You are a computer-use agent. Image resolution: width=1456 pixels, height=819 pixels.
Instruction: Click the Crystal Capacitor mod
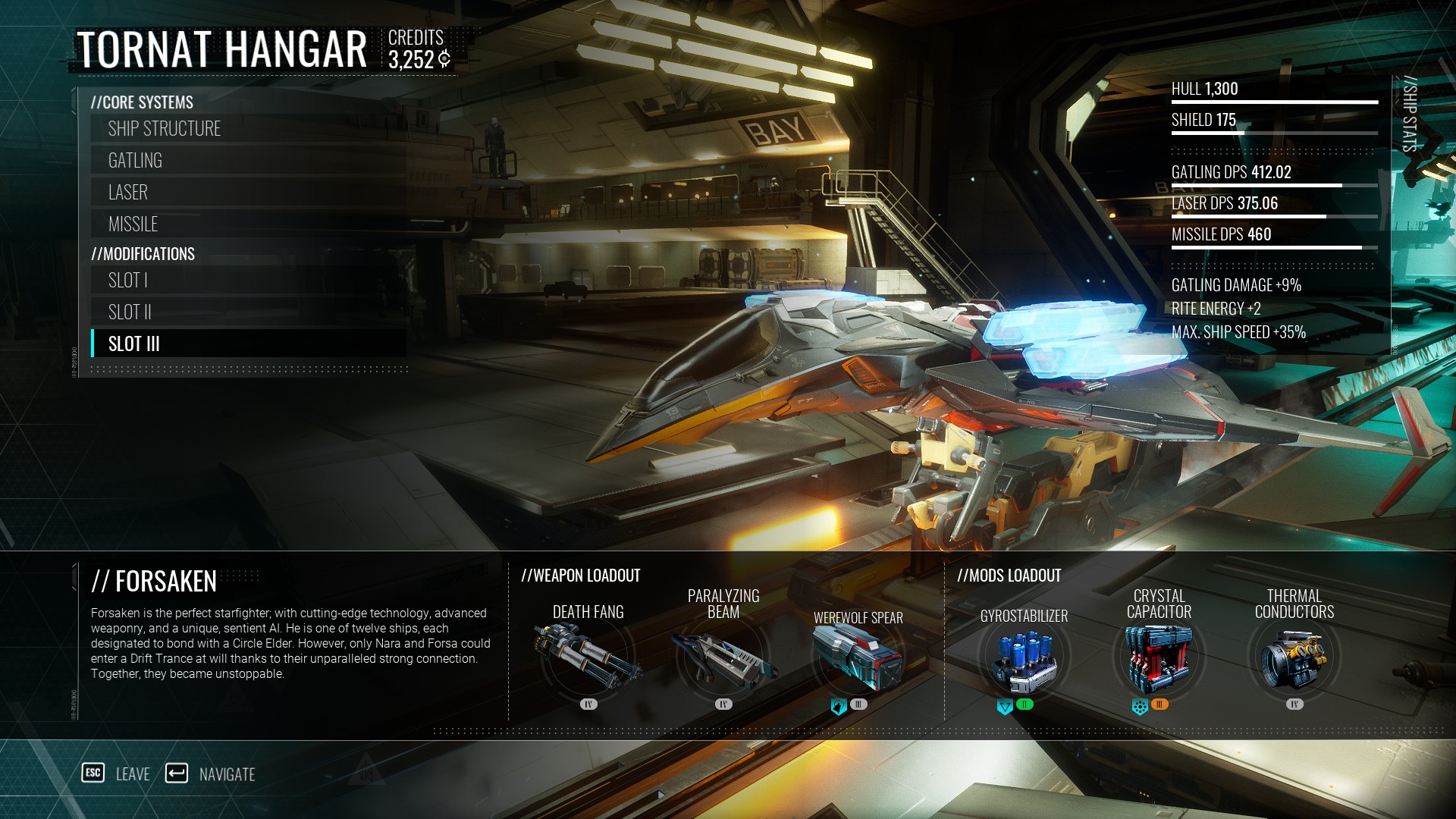click(x=1159, y=658)
